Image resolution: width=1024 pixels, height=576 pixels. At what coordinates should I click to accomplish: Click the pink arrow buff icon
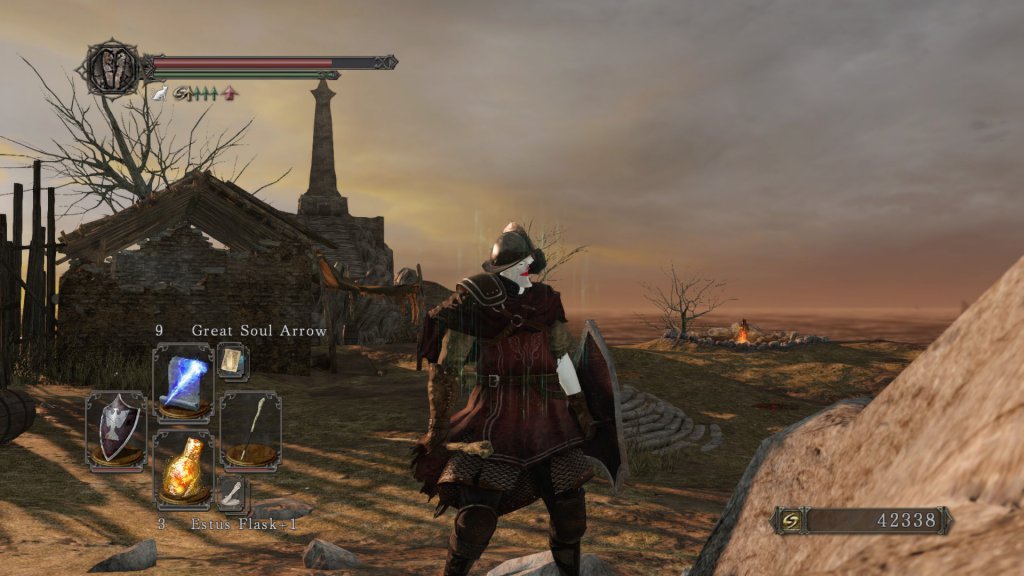230,93
